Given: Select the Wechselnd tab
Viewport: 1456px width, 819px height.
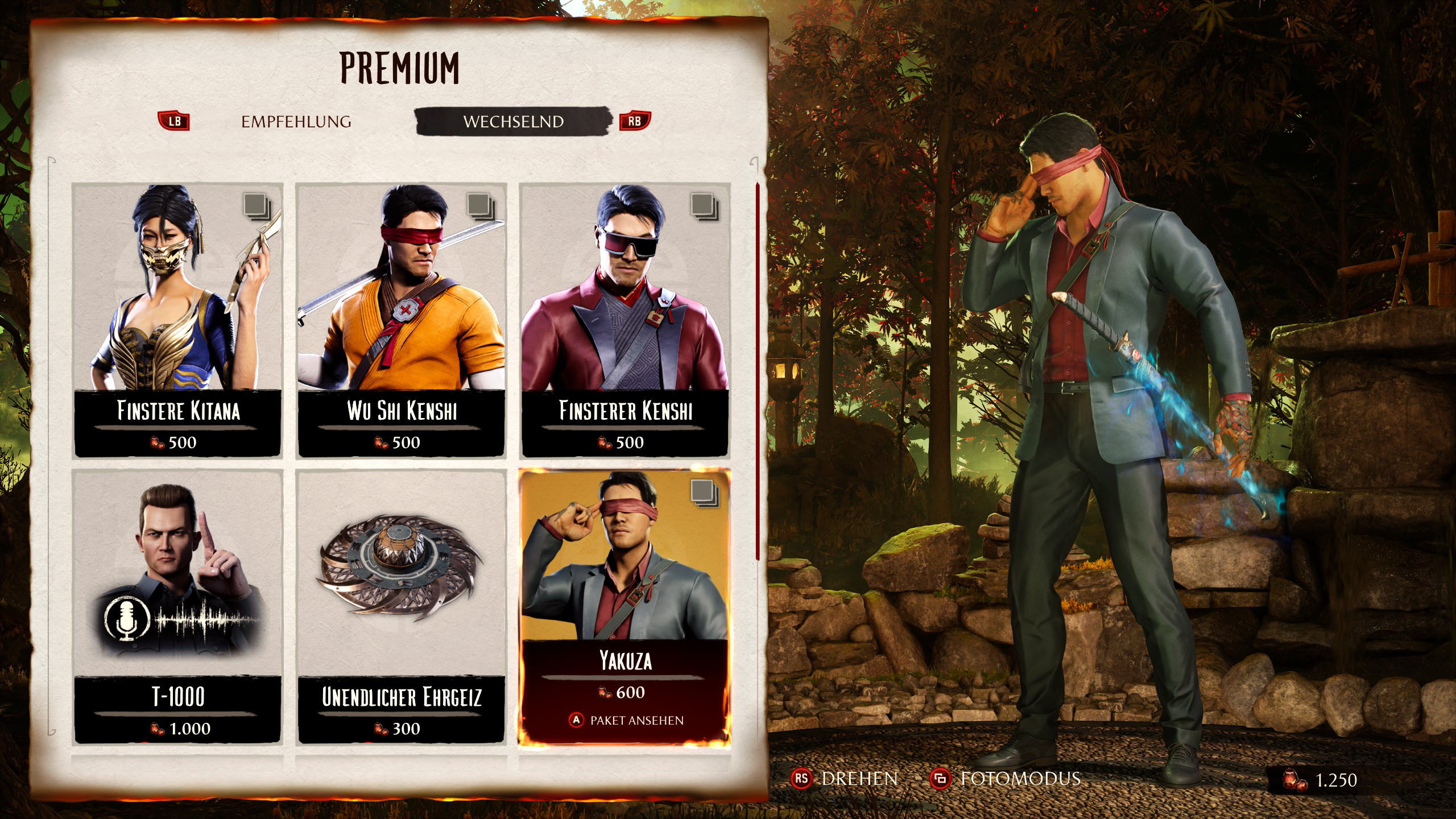Looking at the screenshot, I should (513, 122).
